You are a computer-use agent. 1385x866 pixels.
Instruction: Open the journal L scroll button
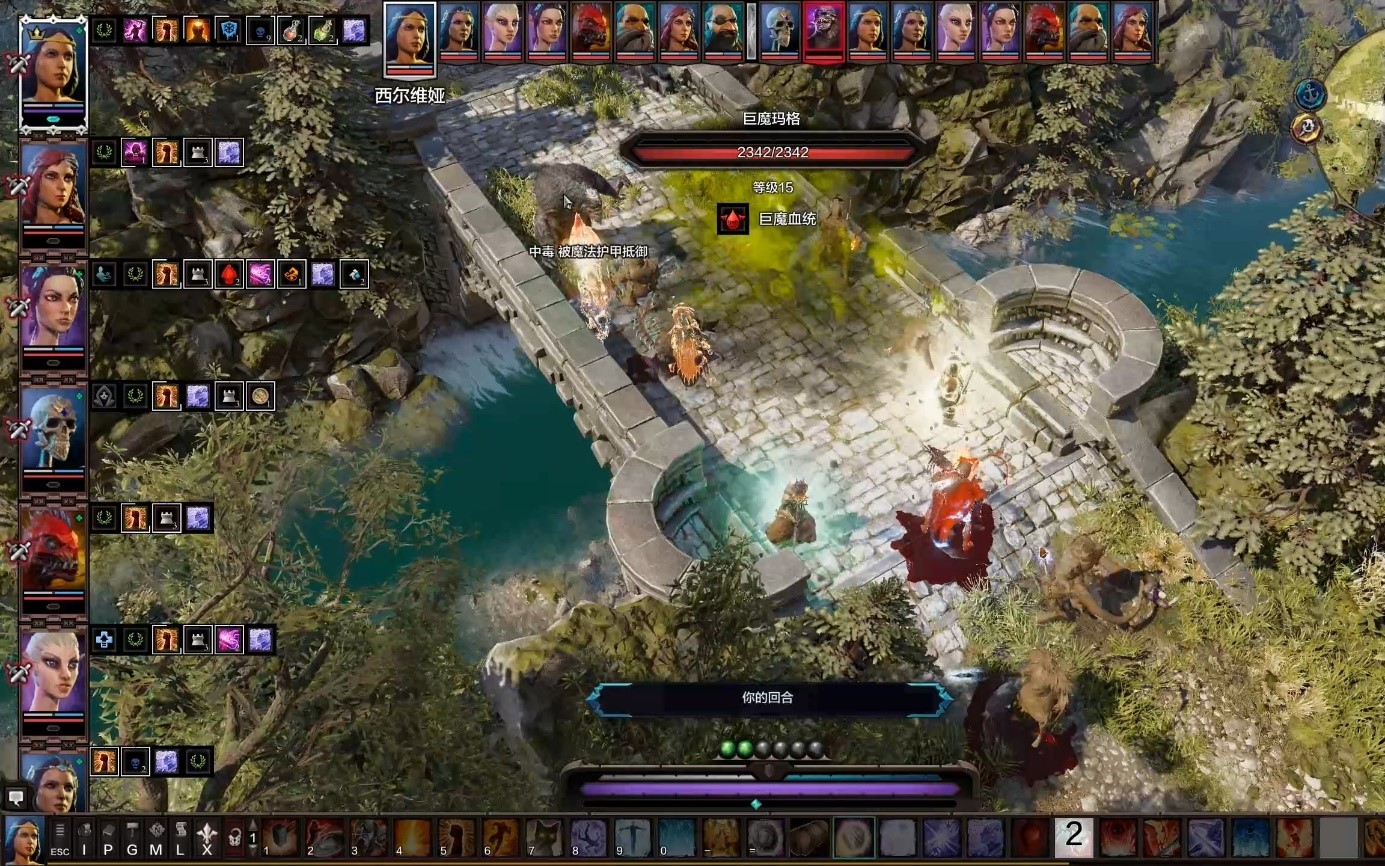(180, 838)
